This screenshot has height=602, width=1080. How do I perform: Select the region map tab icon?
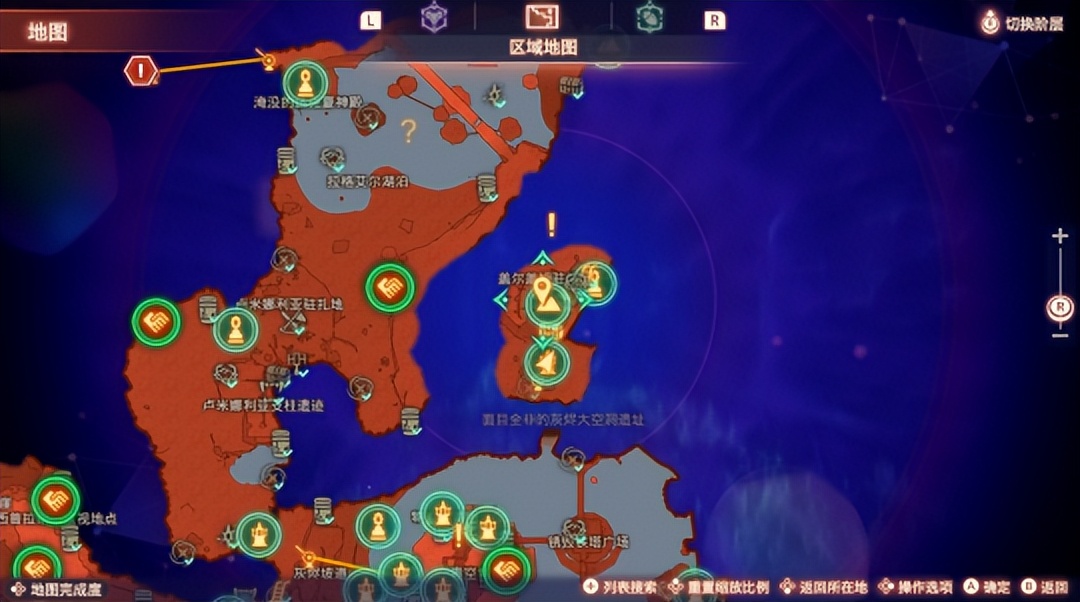pos(541,17)
